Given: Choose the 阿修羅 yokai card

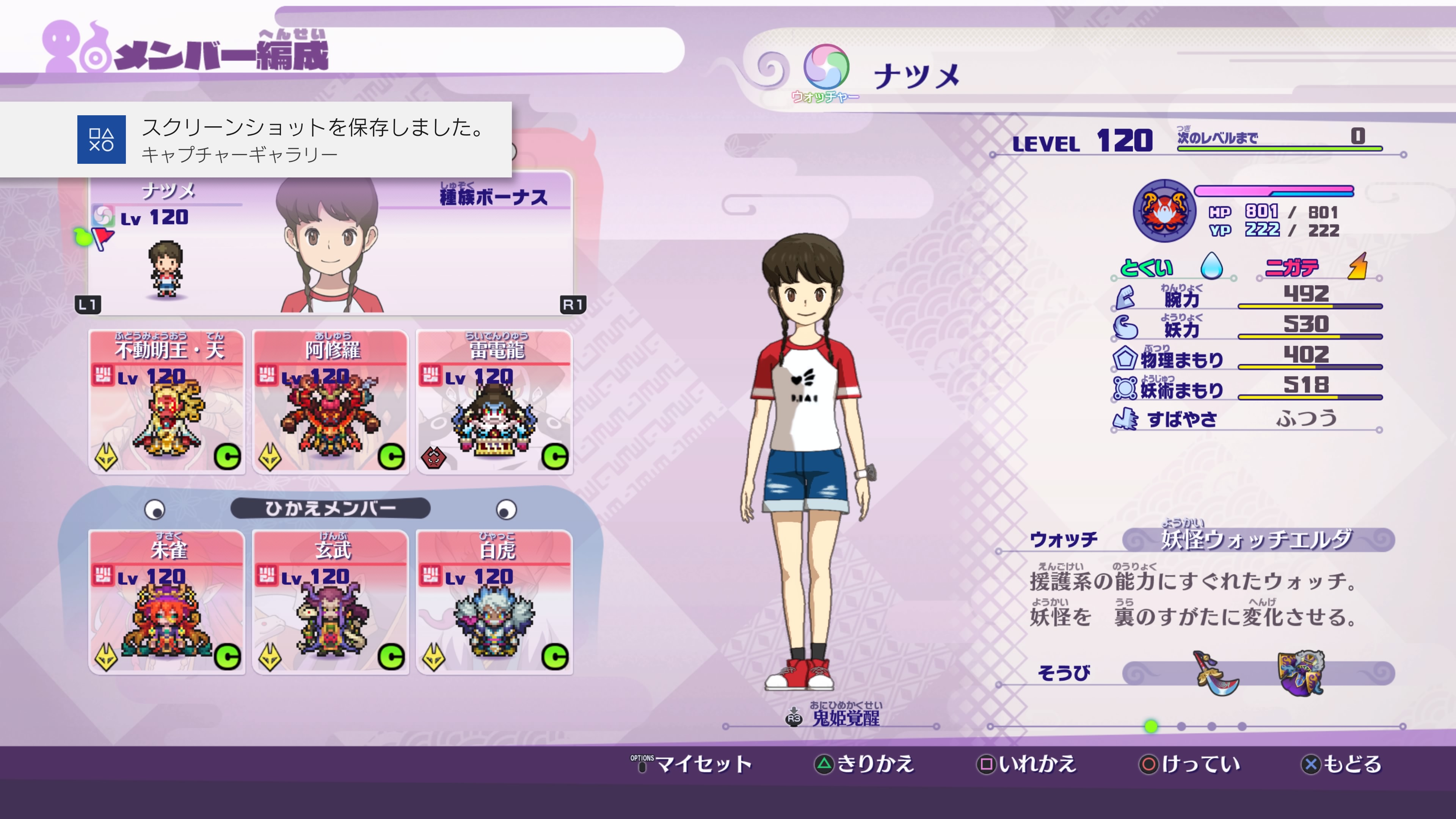Looking at the screenshot, I should 331,402.
